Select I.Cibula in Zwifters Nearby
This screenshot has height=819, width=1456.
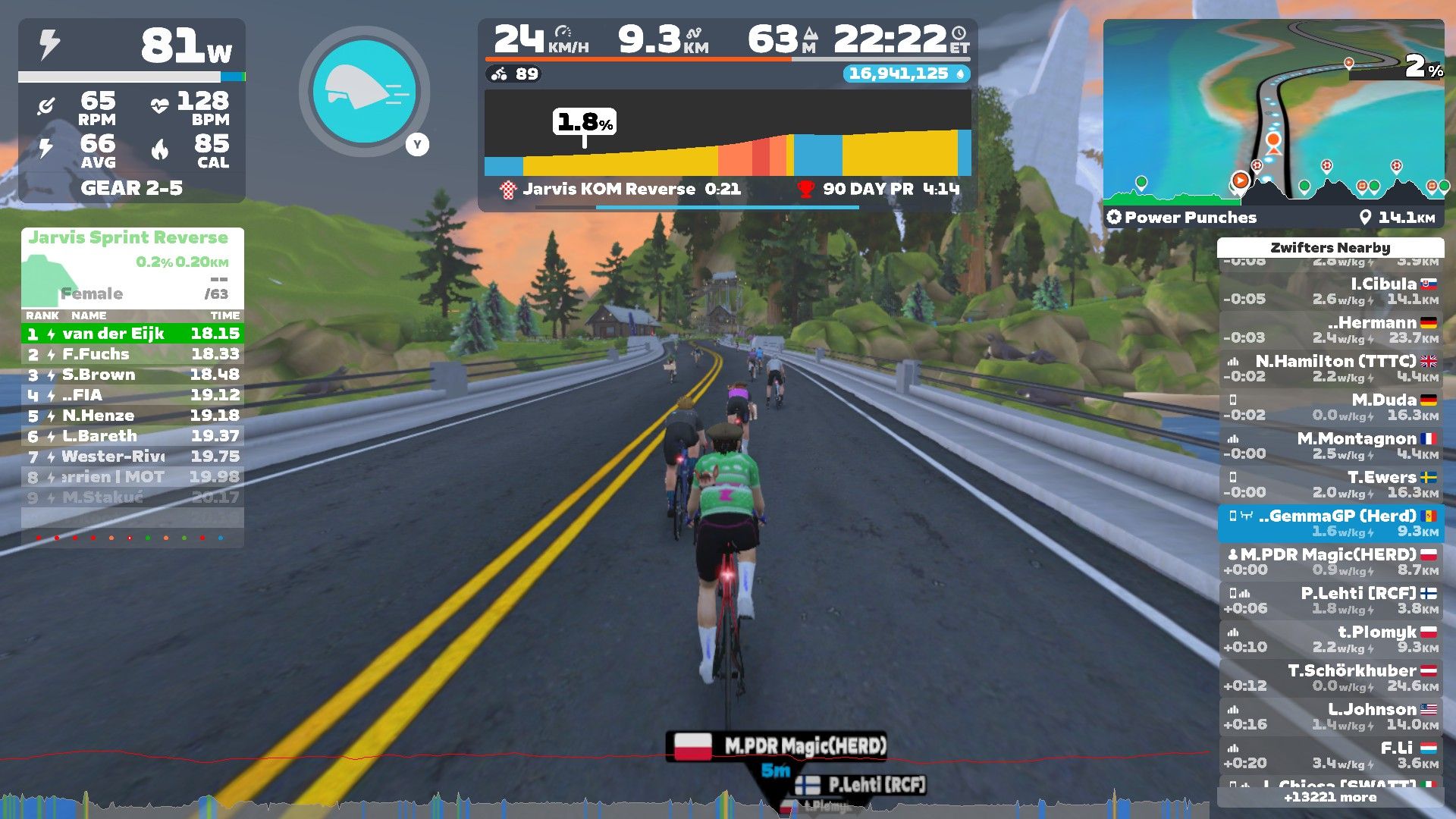1331,291
